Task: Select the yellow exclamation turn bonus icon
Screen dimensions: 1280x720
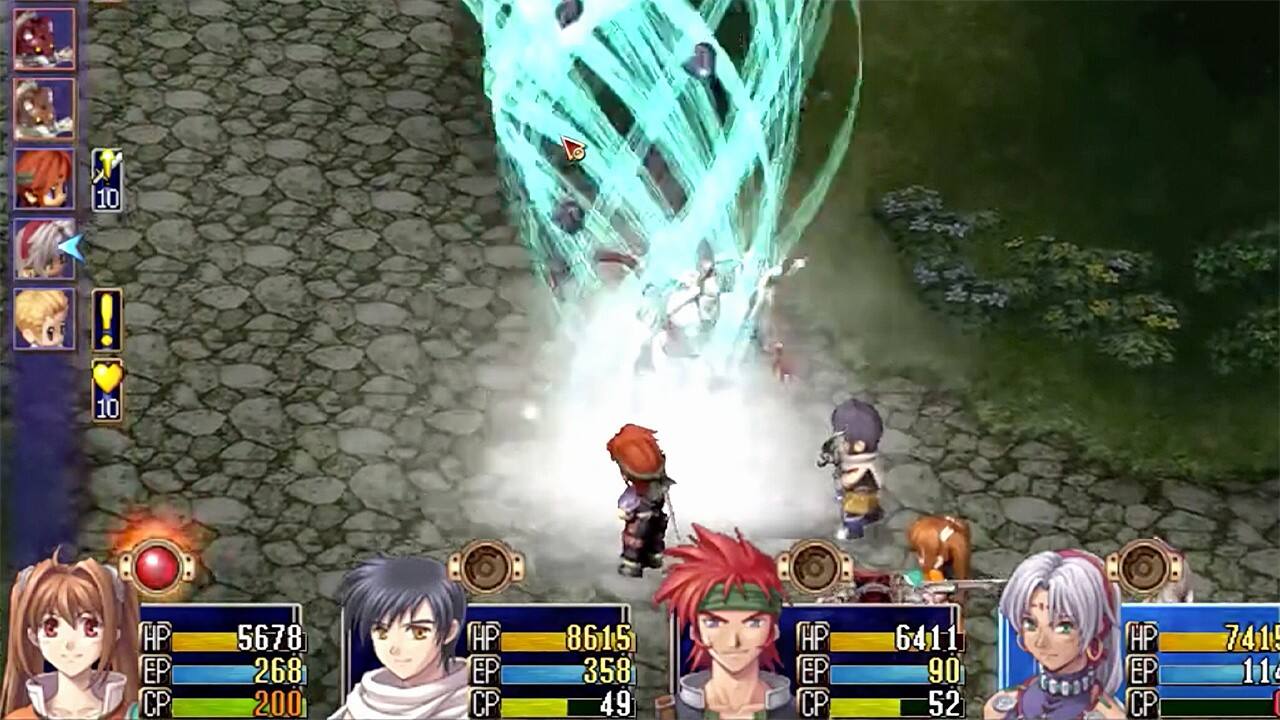Action: click(x=107, y=320)
